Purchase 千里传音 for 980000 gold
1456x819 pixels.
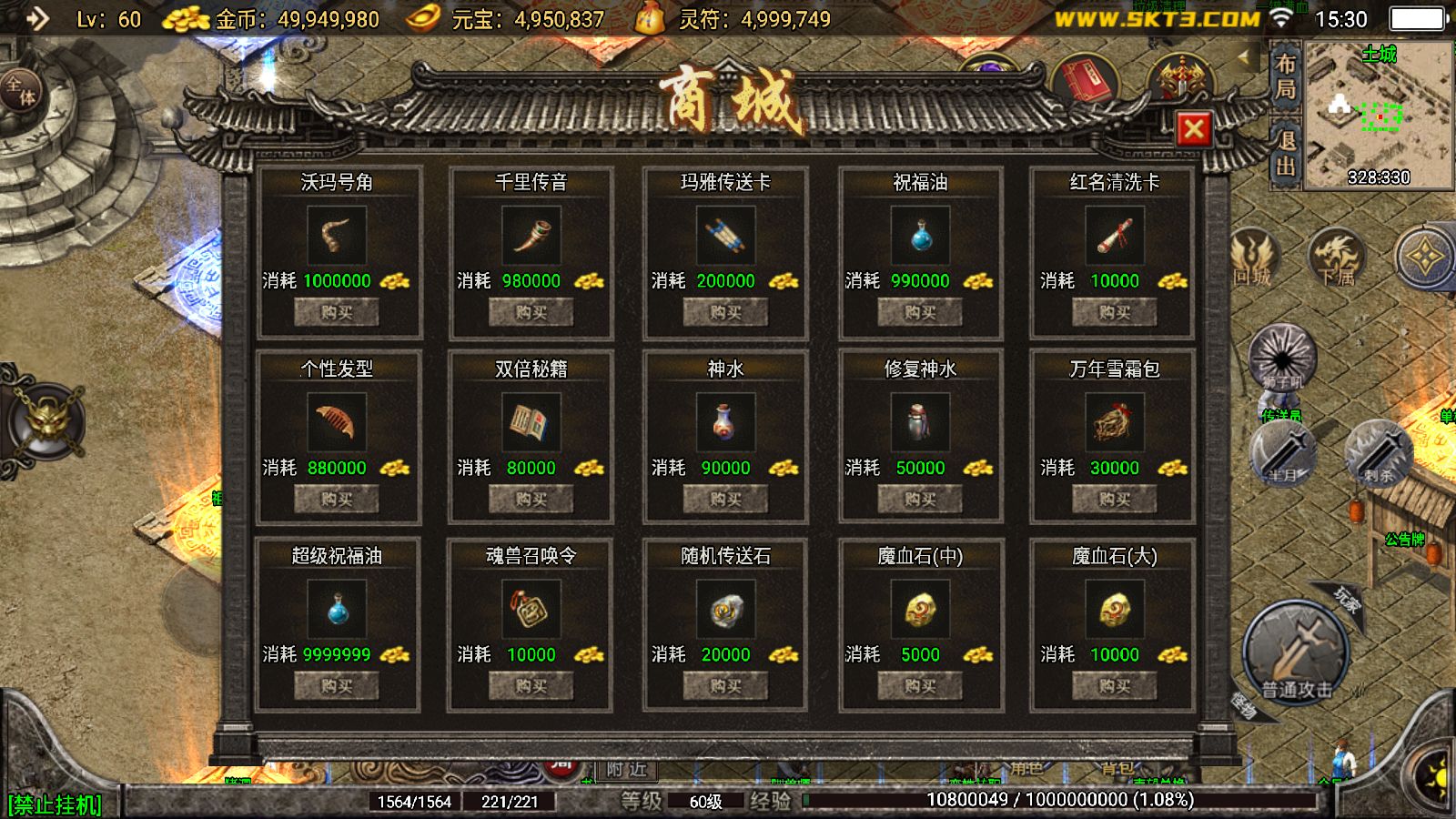(531, 312)
